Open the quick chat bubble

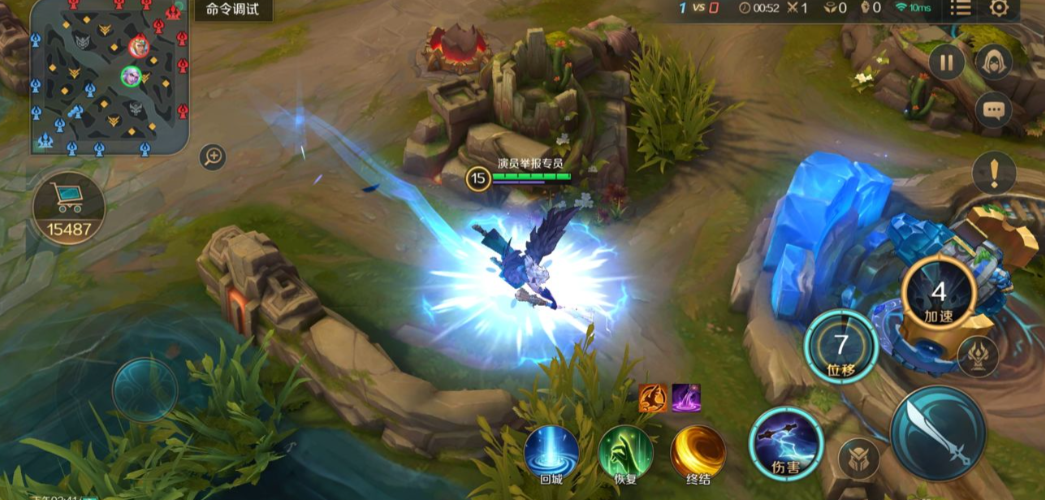[x=993, y=110]
